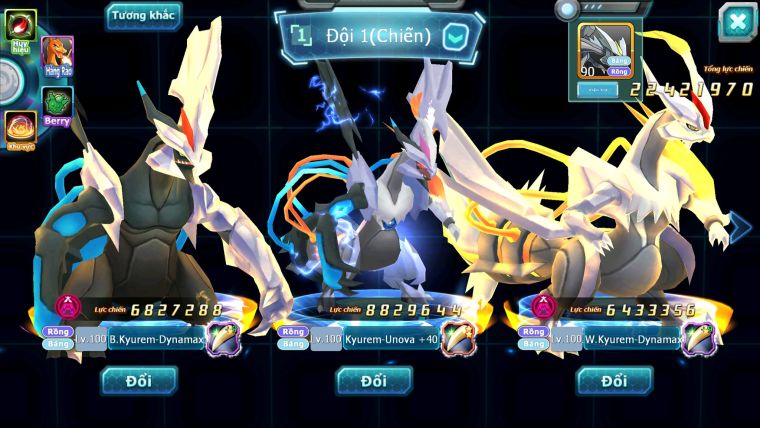760x428 pixels.
Task: Select the level 90 Kyurem portrait card
Action: point(607,51)
